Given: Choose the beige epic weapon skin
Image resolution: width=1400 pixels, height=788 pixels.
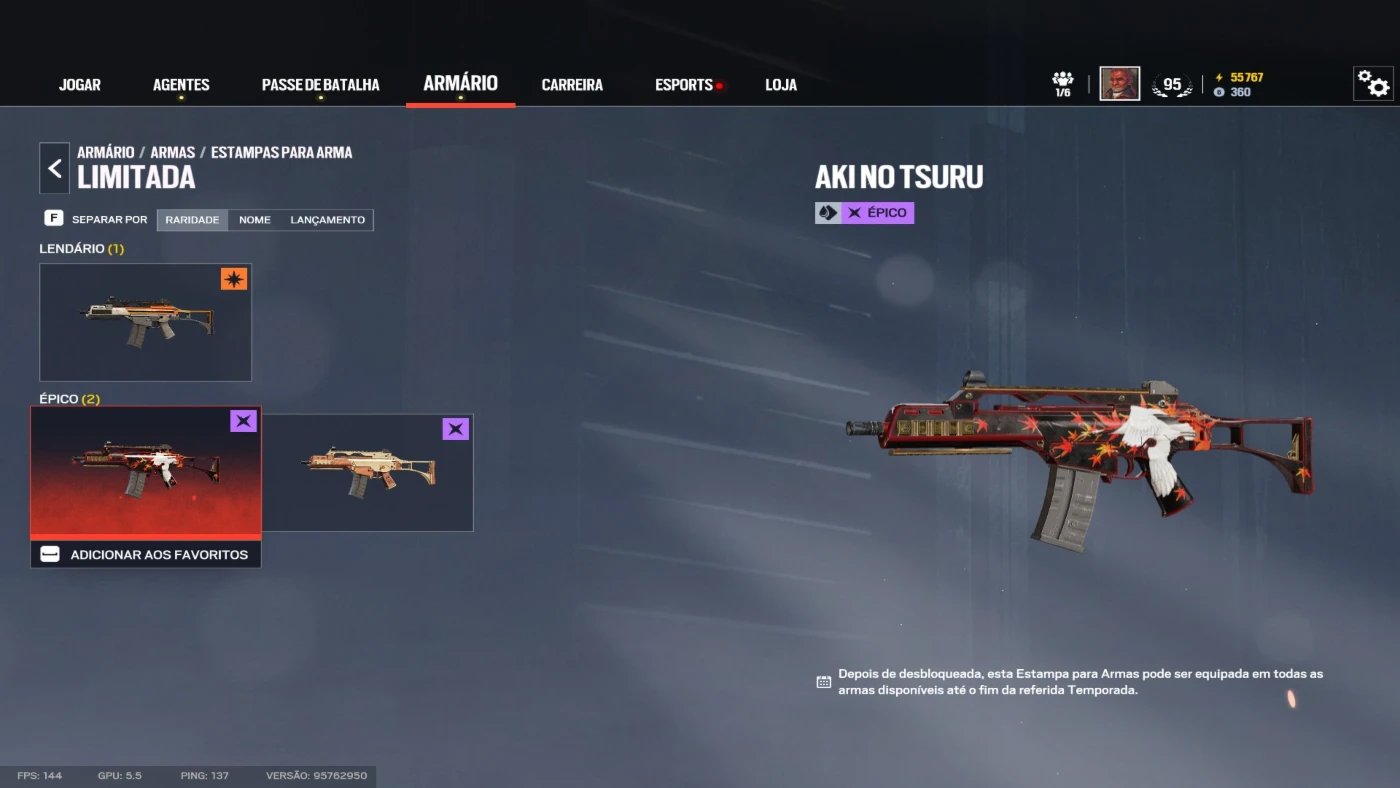Looking at the screenshot, I should coord(368,472).
